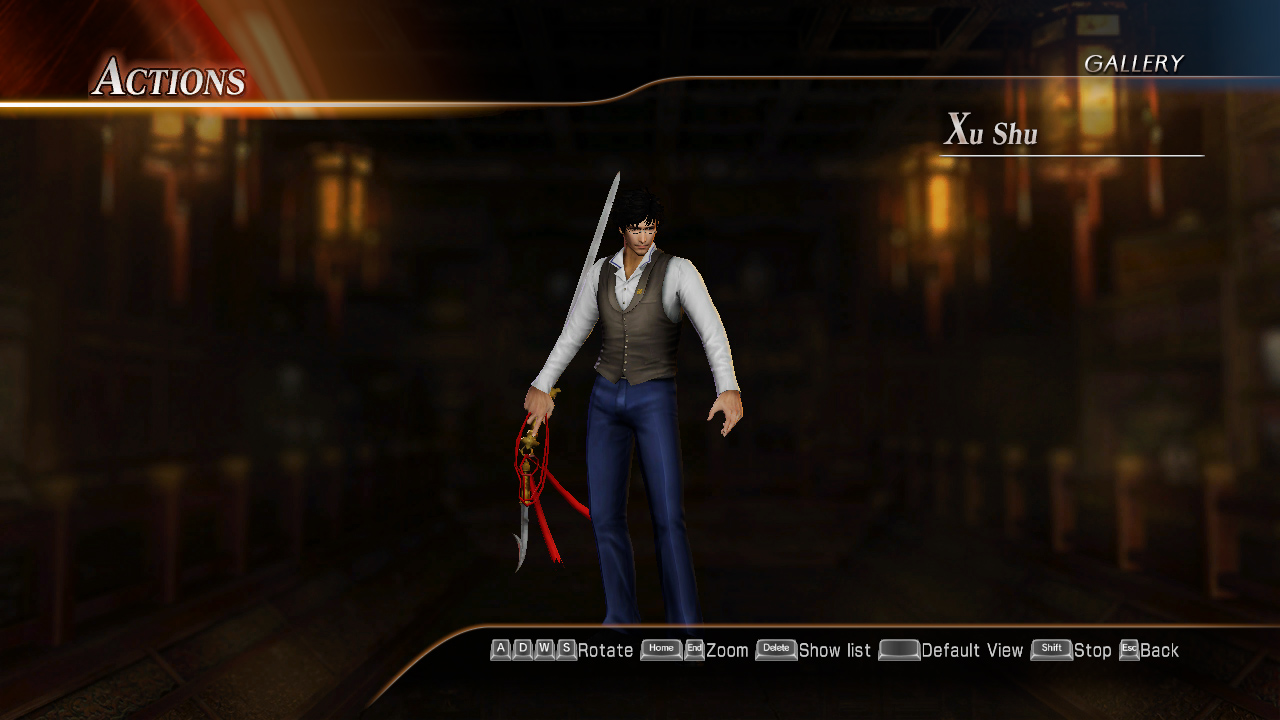
Task: Click the spacebar icon for Default View
Action: pos(899,649)
